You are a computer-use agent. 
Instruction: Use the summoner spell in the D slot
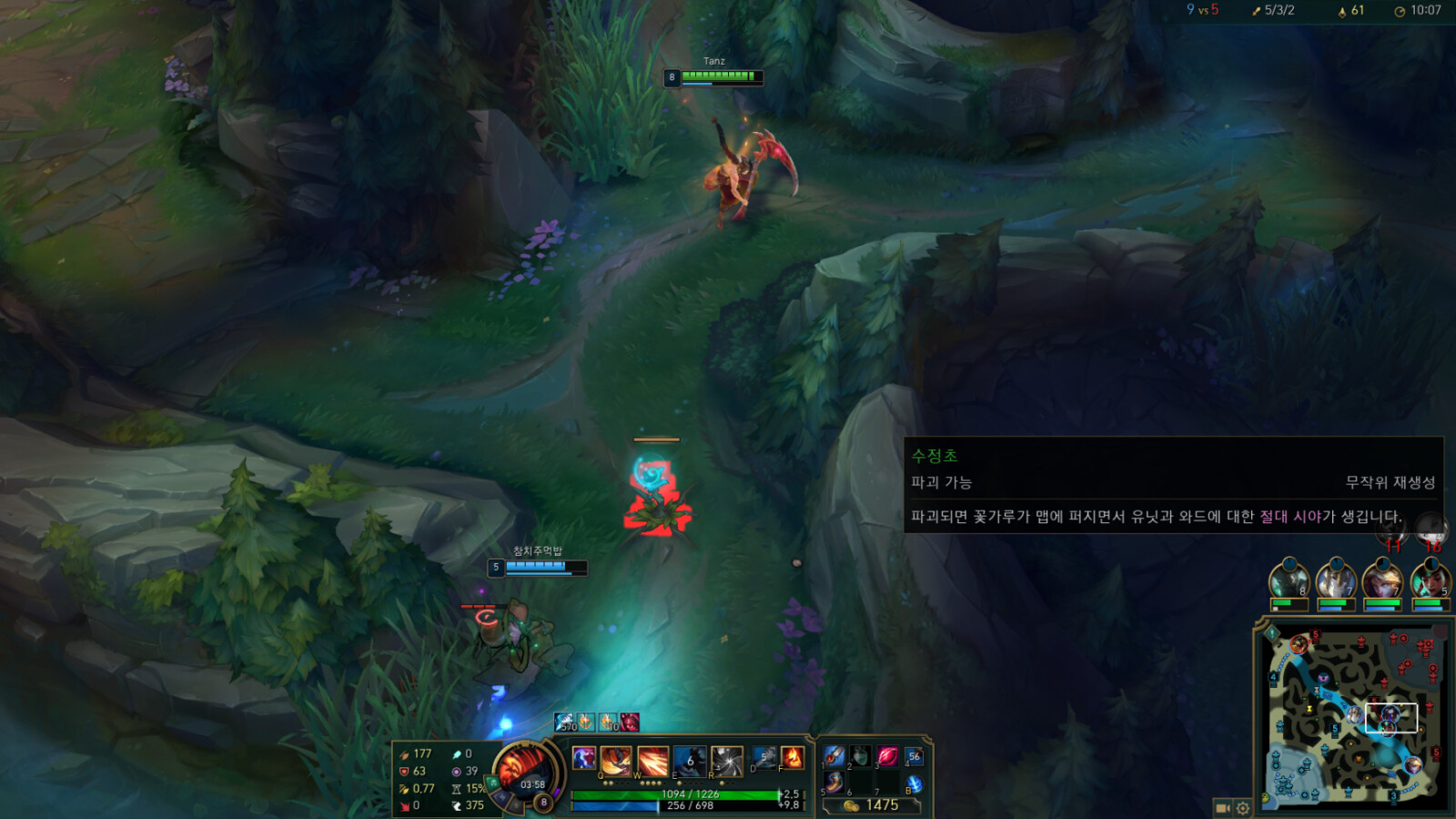[763, 757]
